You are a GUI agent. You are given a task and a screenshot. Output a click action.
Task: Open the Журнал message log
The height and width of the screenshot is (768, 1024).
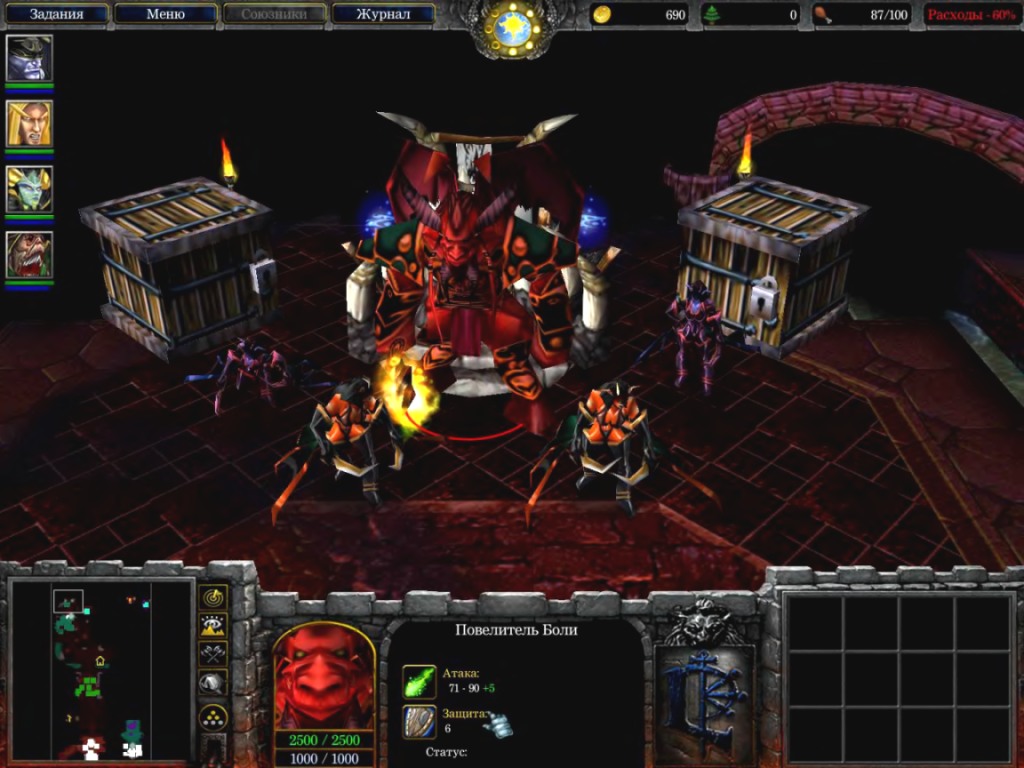coord(384,14)
